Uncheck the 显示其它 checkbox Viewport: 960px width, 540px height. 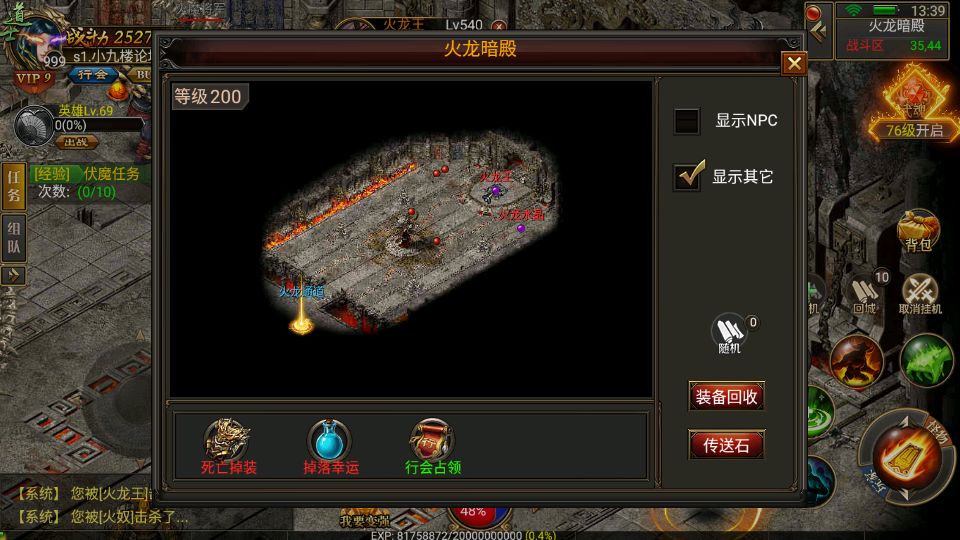[687, 177]
